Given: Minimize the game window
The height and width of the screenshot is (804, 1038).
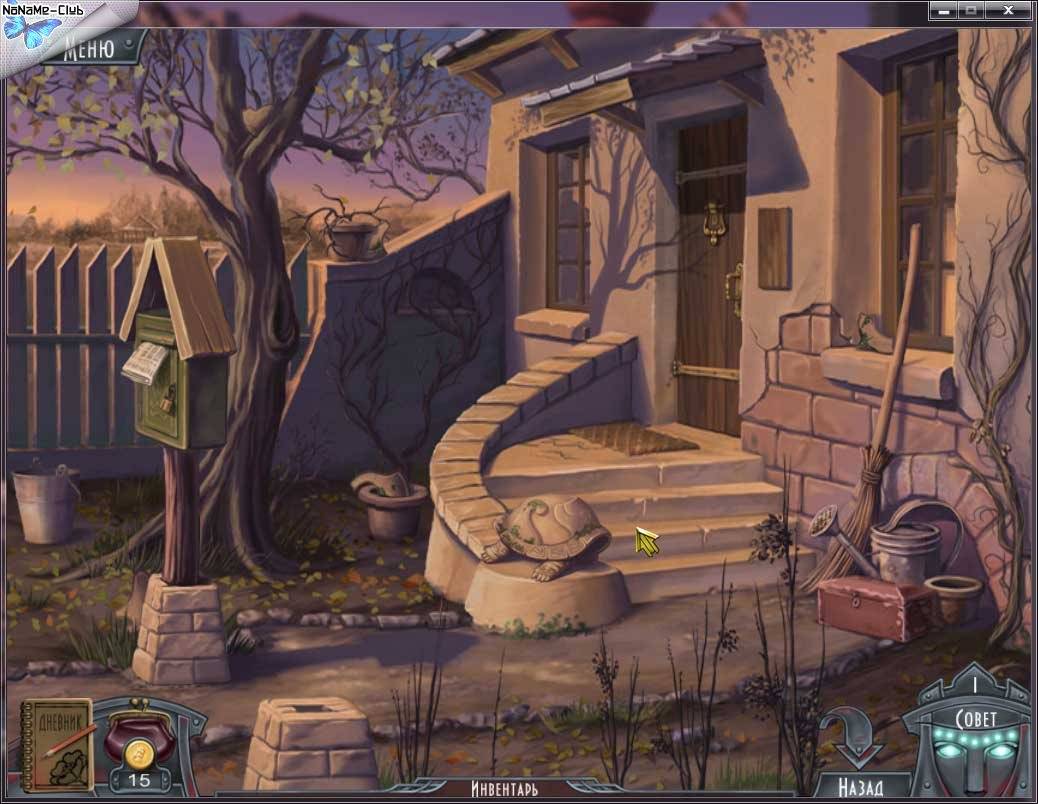Looking at the screenshot, I should pyautogui.click(x=943, y=10).
